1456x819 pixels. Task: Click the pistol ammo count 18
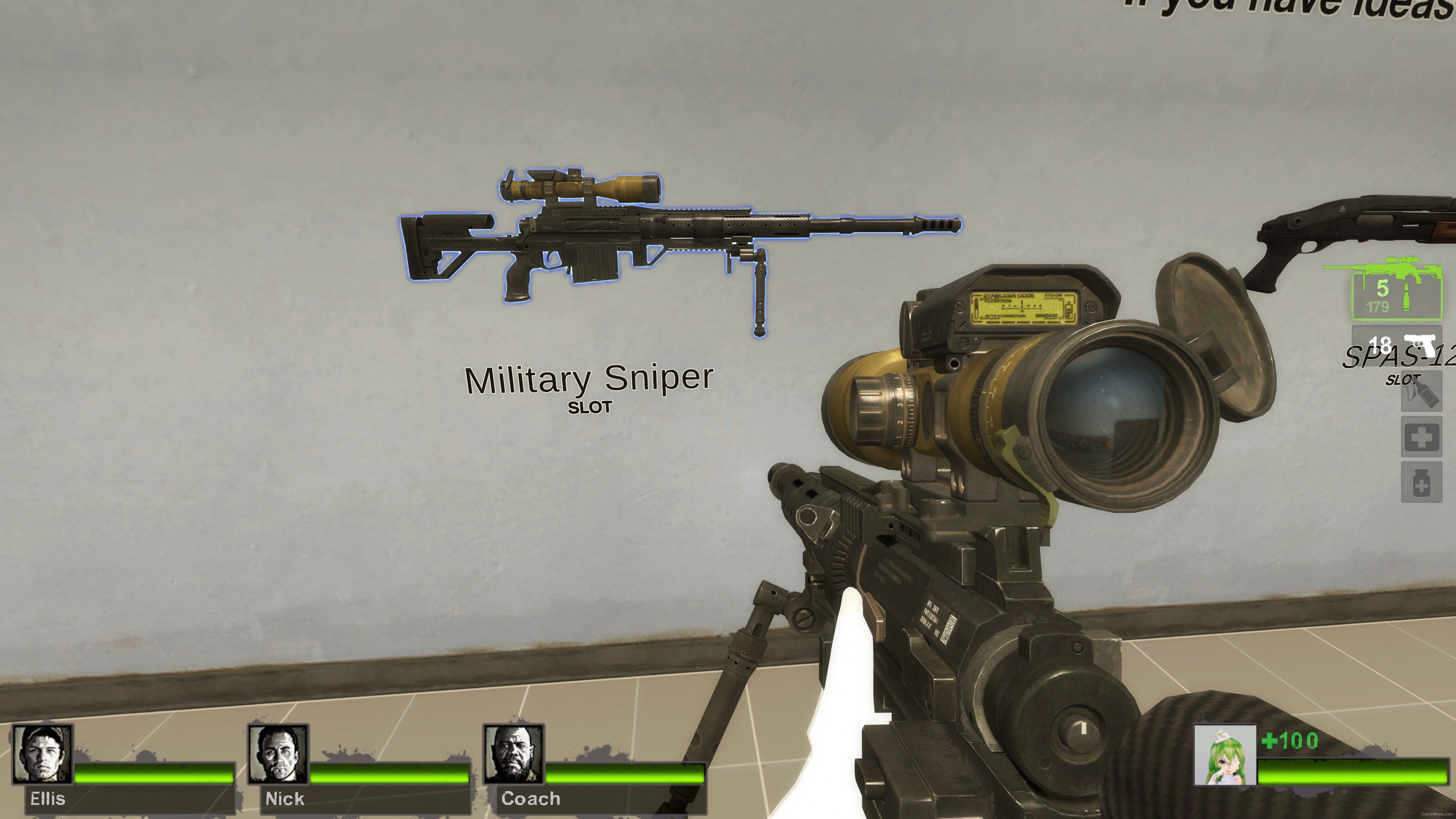click(x=1381, y=343)
